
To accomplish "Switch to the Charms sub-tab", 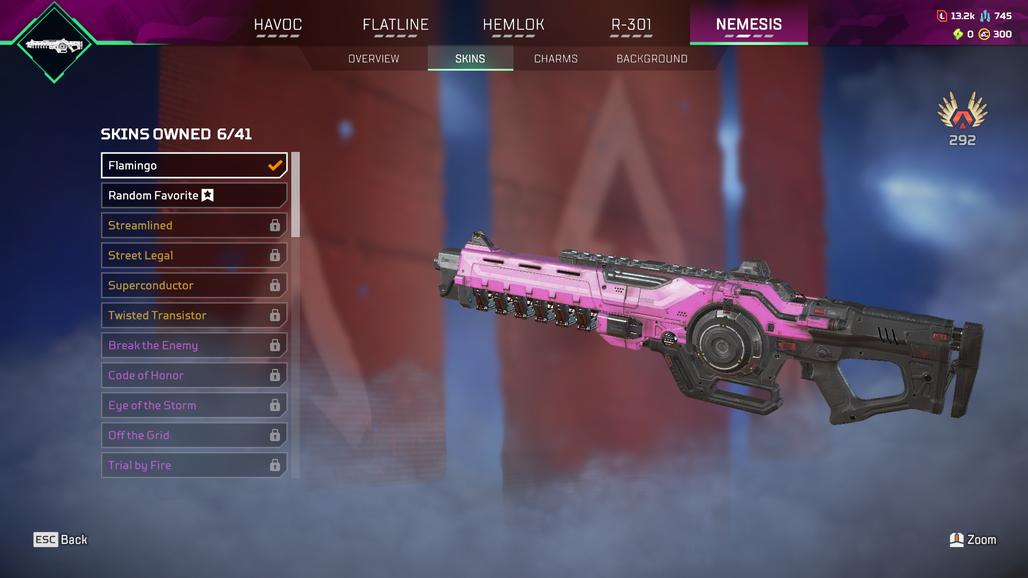I will (x=556, y=59).
